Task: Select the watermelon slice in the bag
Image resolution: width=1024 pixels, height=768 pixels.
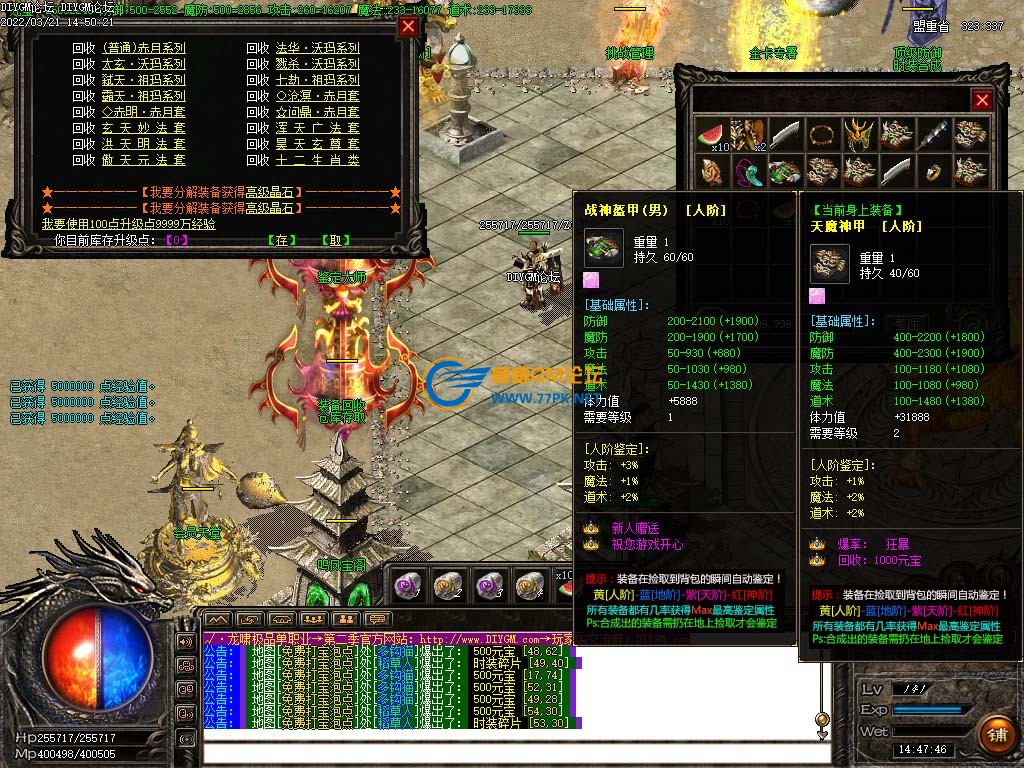Action: 710,134
